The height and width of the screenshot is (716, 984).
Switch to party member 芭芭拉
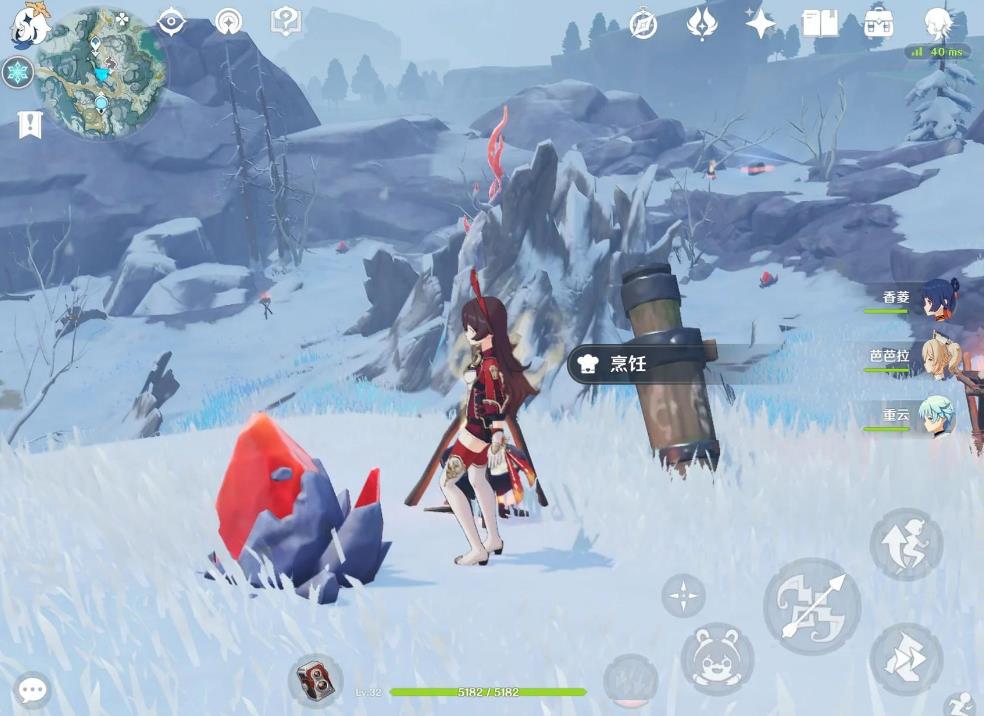click(x=938, y=357)
